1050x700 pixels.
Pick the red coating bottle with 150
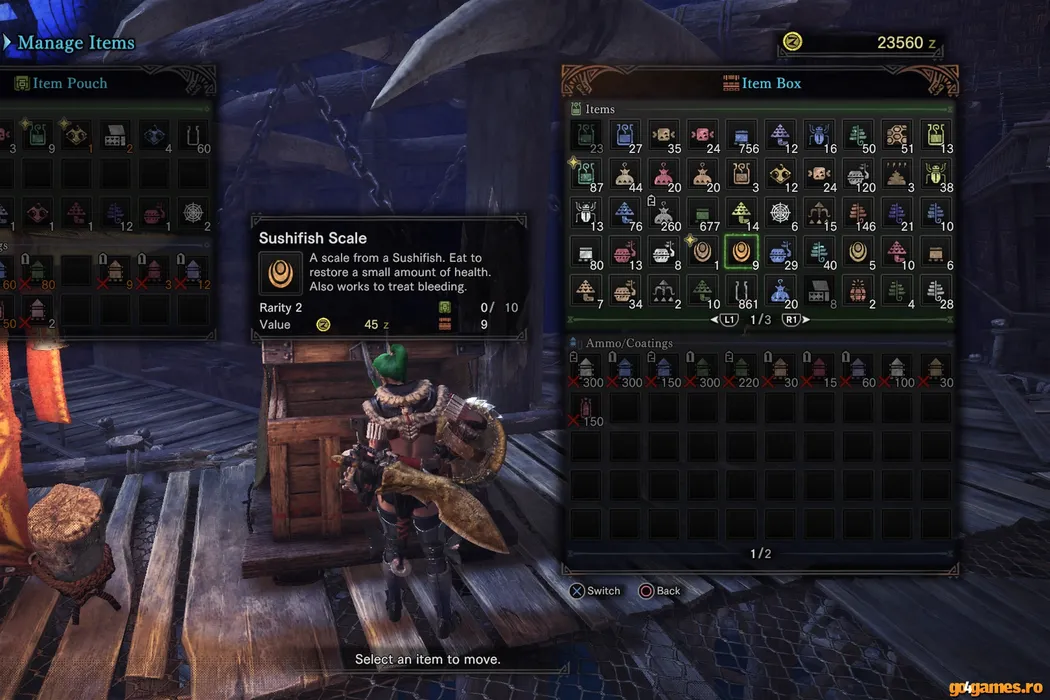click(x=586, y=408)
